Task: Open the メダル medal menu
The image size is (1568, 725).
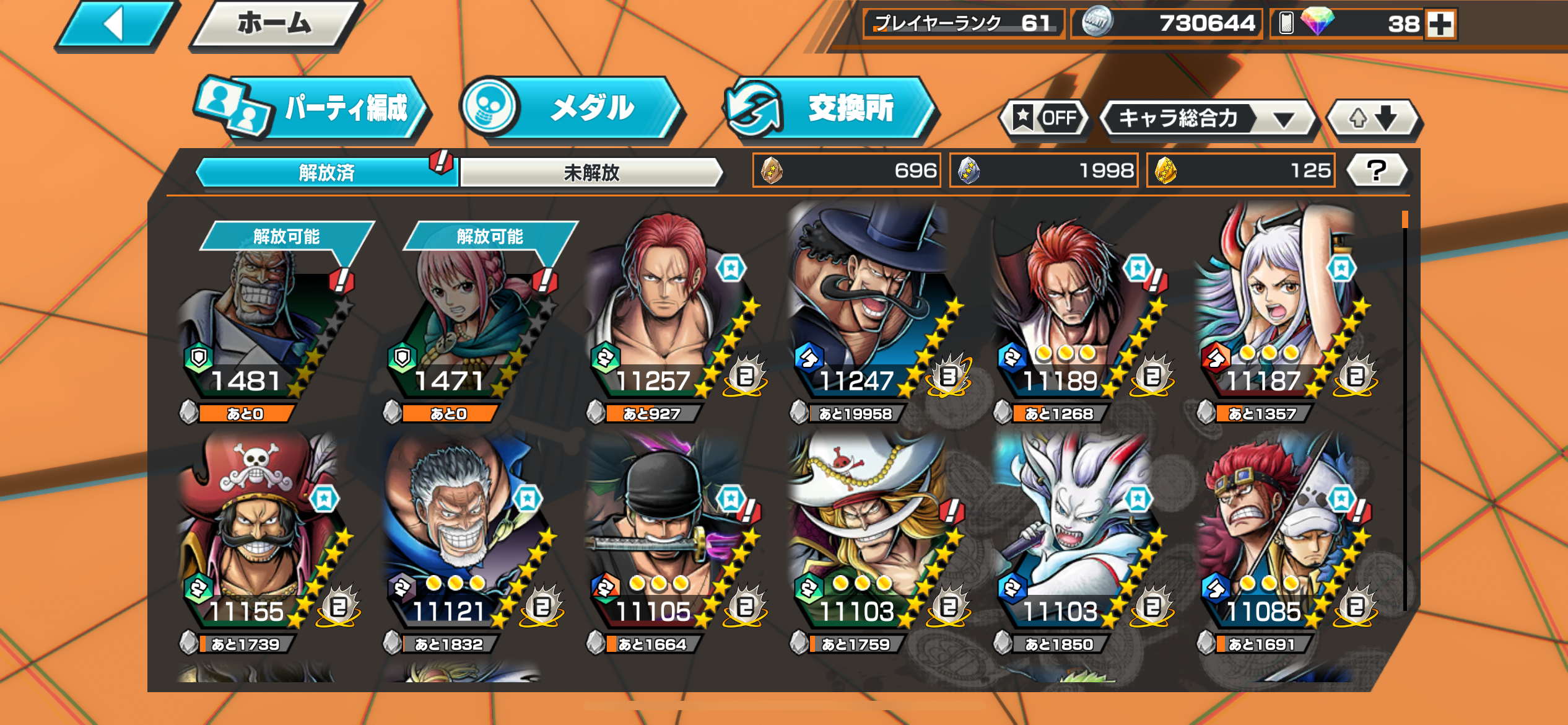Action: click(573, 108)
